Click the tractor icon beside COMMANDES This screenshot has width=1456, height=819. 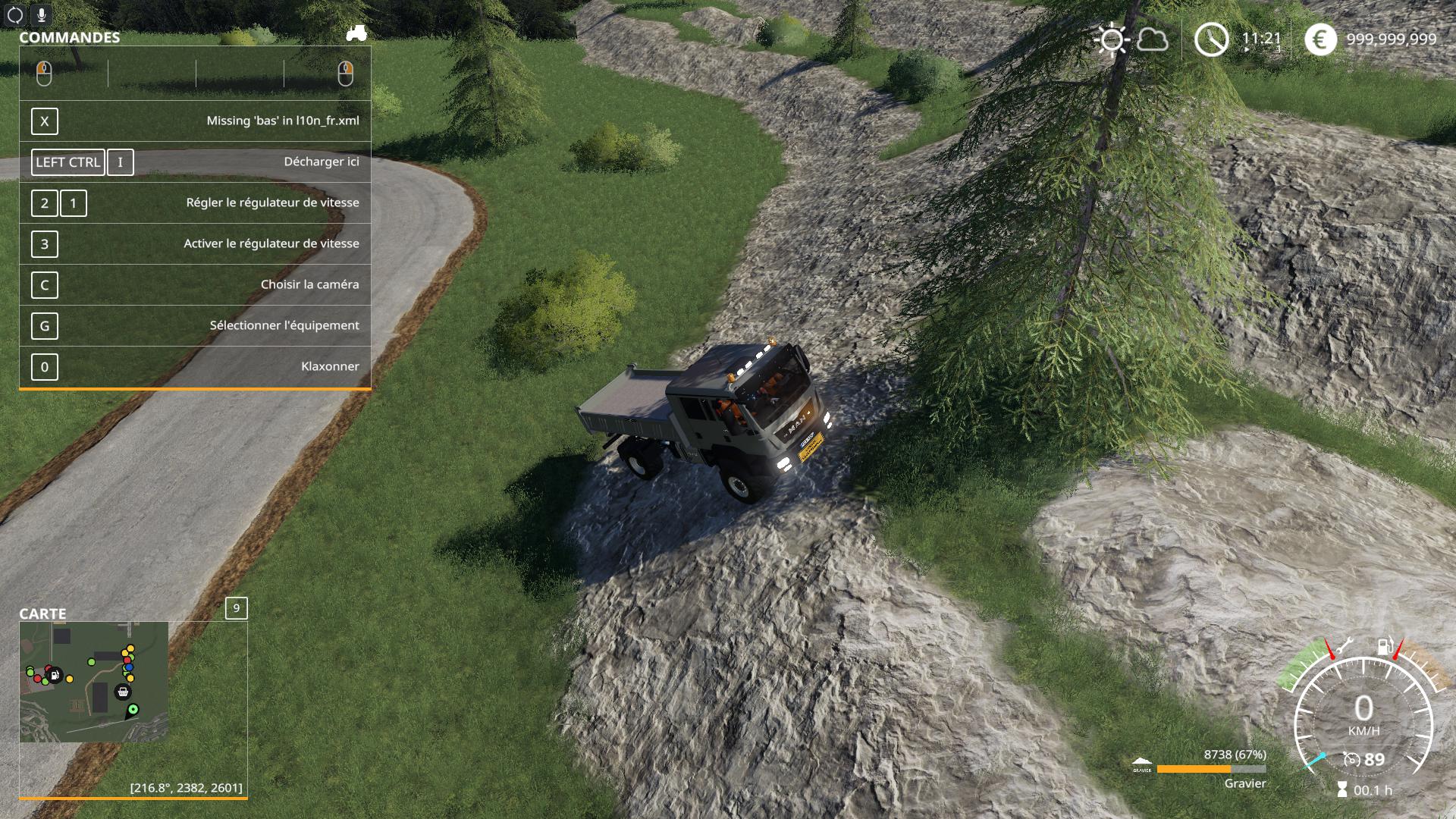coord(356,33)
